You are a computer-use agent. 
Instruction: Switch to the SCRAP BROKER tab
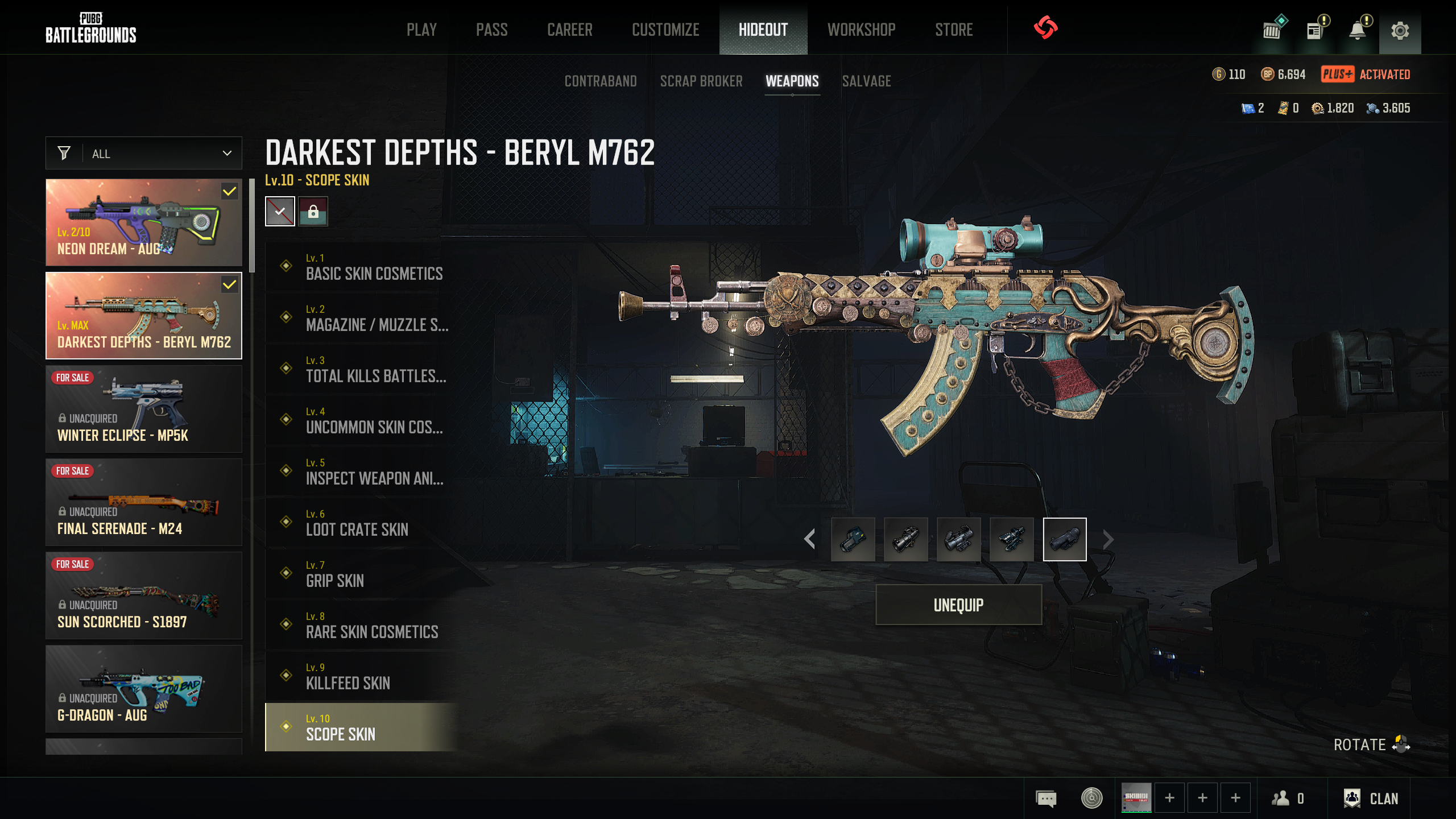click(701, 81)
